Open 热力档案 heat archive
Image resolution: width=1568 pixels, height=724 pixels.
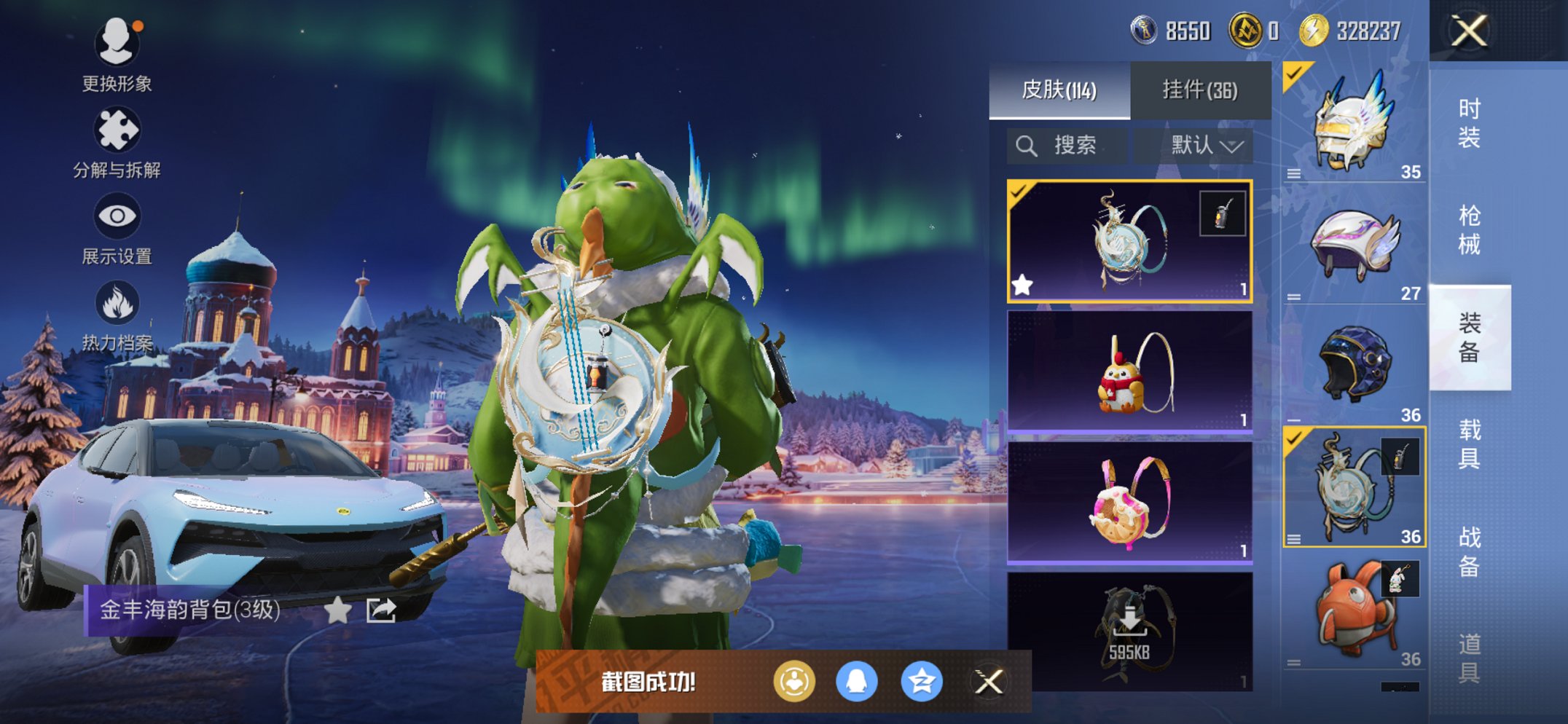[x=117, y=315]
